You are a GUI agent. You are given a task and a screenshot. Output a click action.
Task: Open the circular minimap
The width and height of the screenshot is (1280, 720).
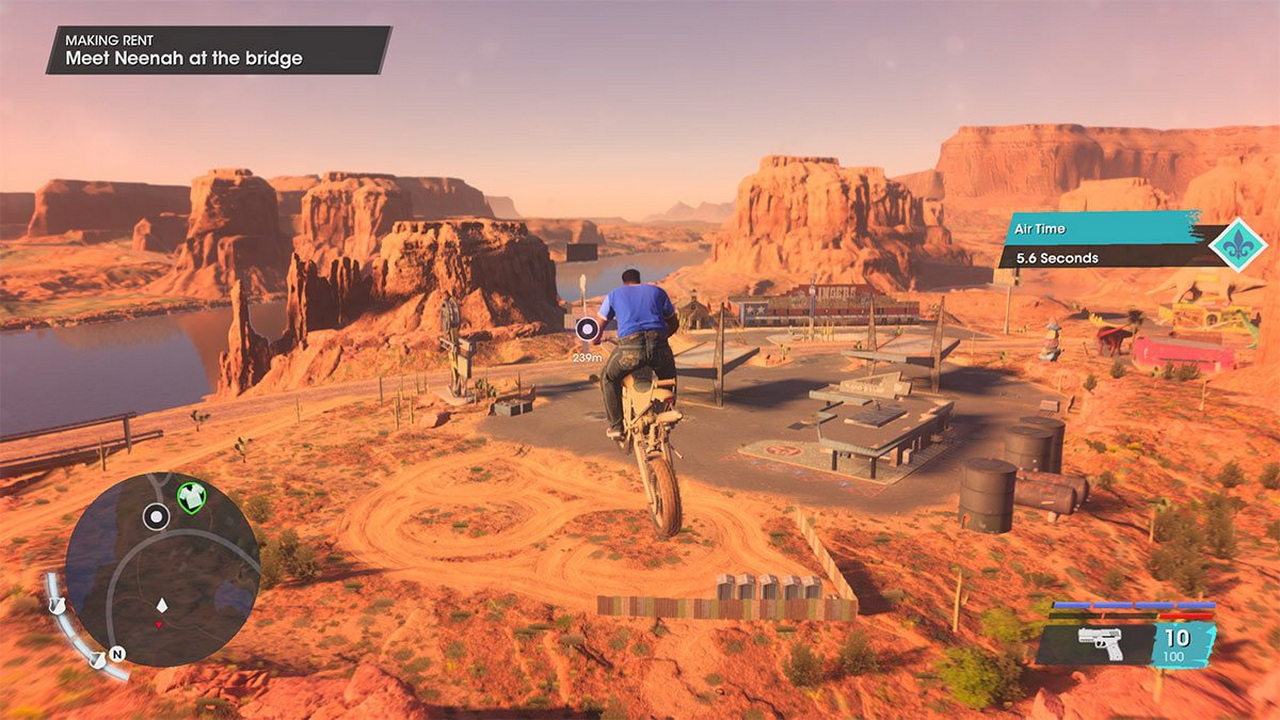coord(162,569)
